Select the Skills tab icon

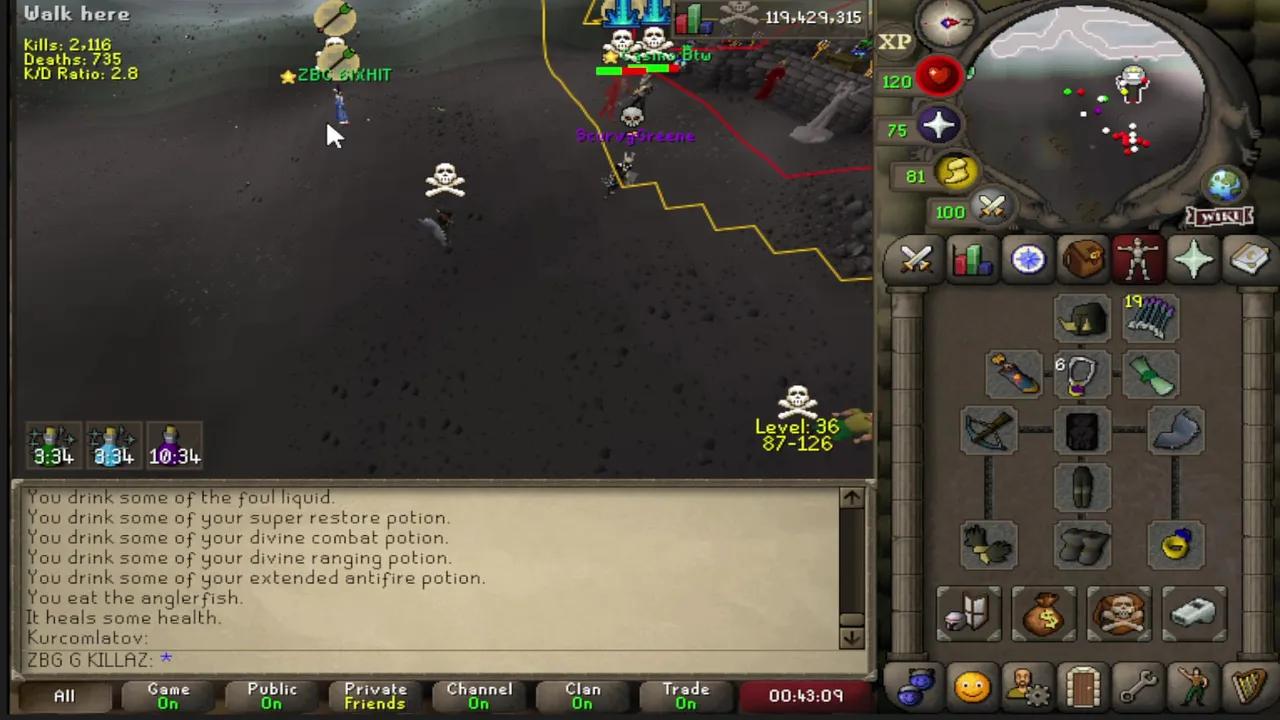[972, 260]
